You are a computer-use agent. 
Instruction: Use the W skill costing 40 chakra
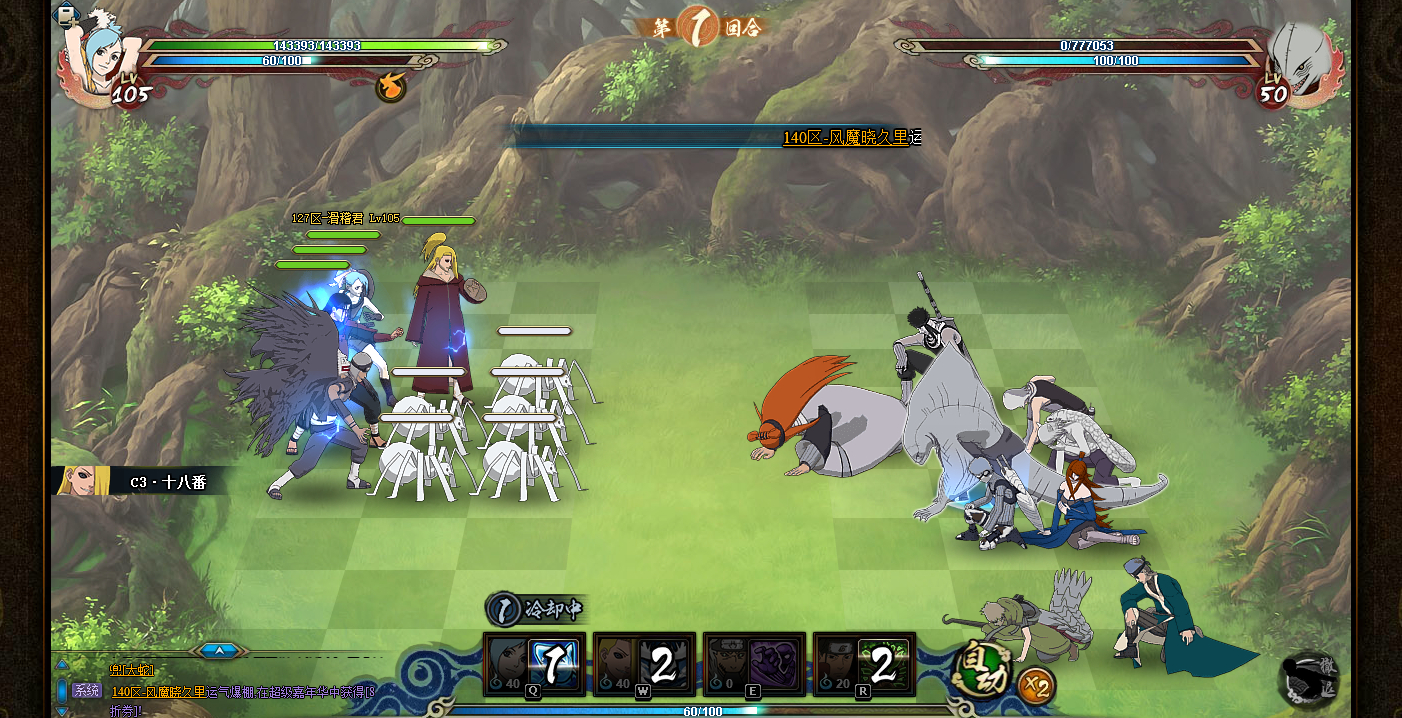pyautogui.click(x=644, y=664)
